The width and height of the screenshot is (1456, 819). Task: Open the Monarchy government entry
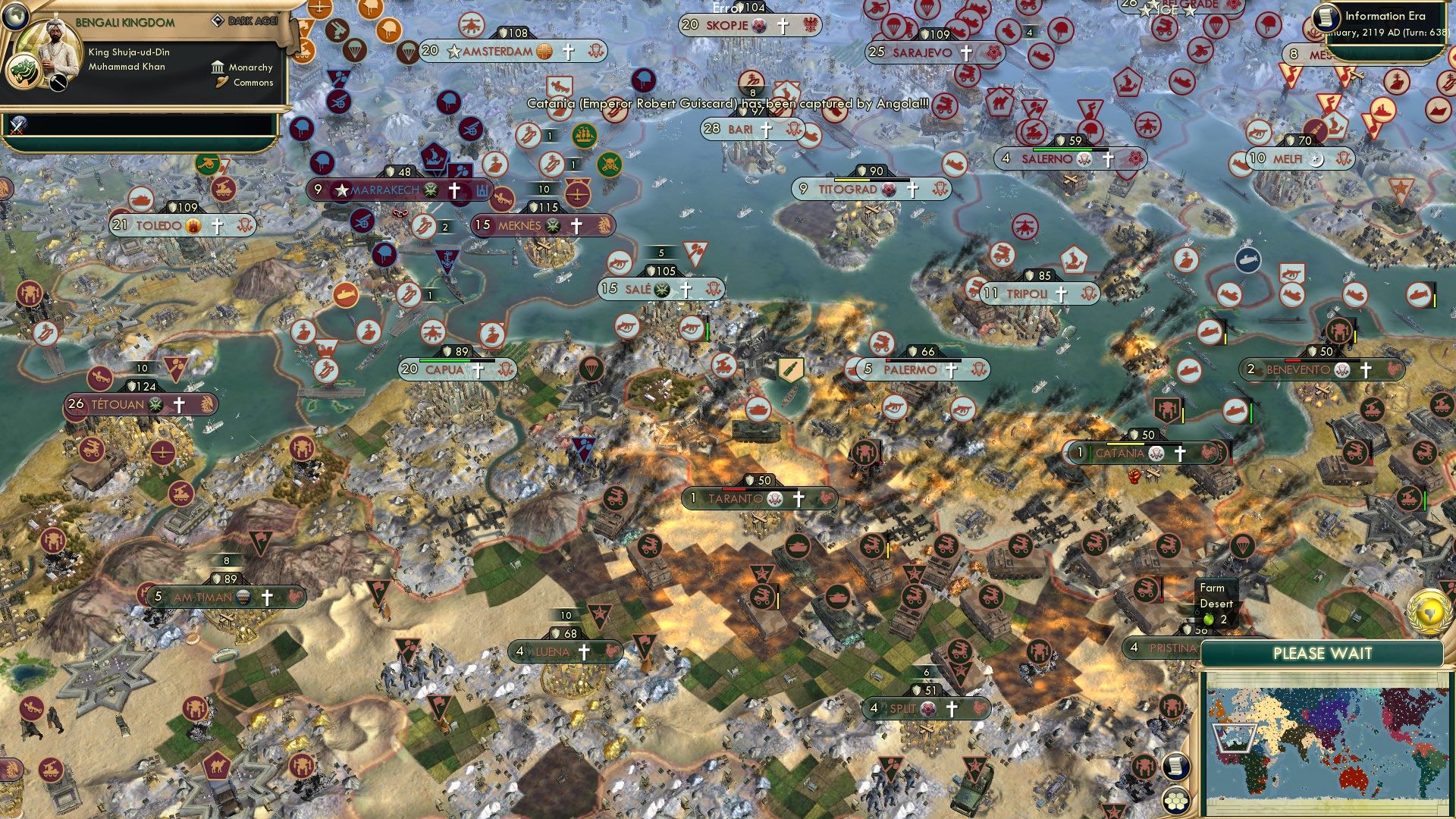pos(243,67)
